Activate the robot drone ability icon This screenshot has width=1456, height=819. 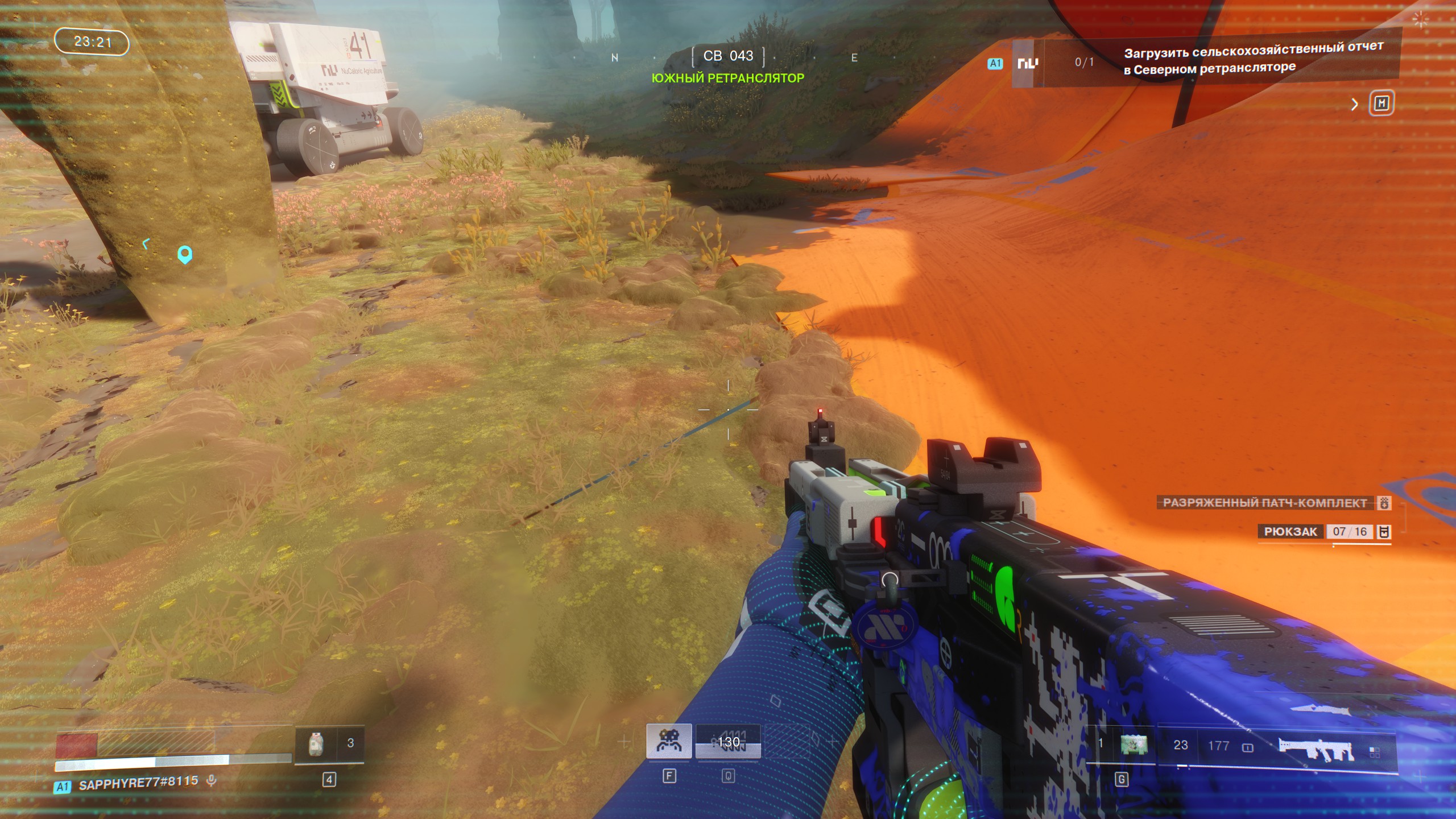[669, 741]
